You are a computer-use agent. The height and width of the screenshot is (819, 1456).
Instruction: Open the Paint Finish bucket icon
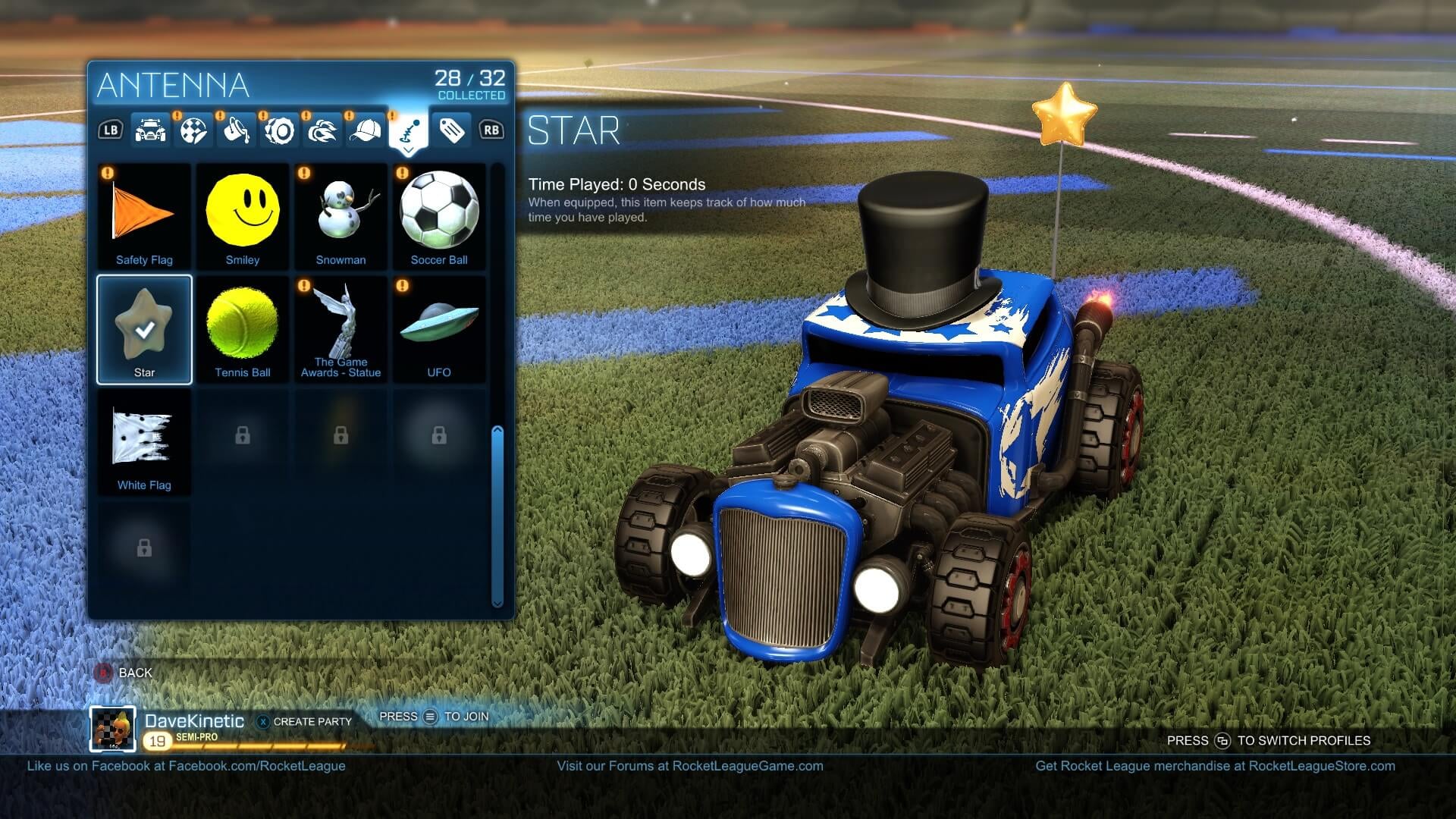click(238, 129)
